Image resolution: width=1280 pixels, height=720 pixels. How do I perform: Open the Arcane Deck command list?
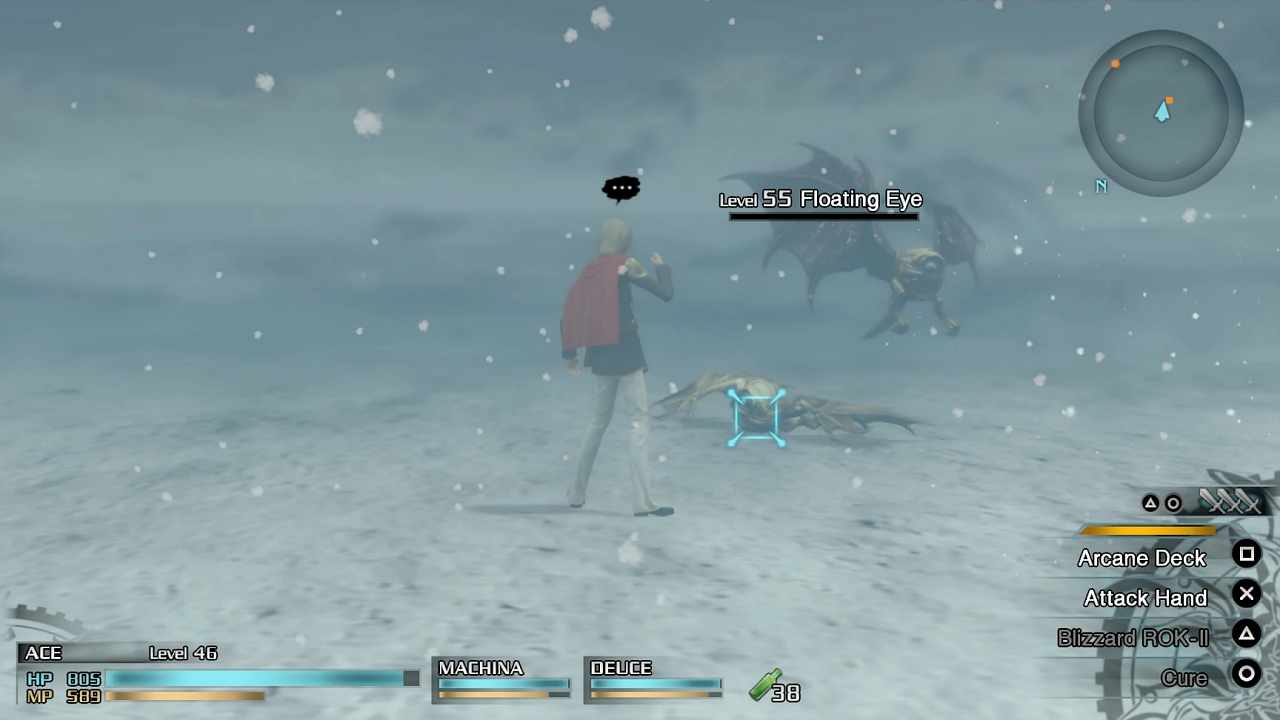[1142, 558]
